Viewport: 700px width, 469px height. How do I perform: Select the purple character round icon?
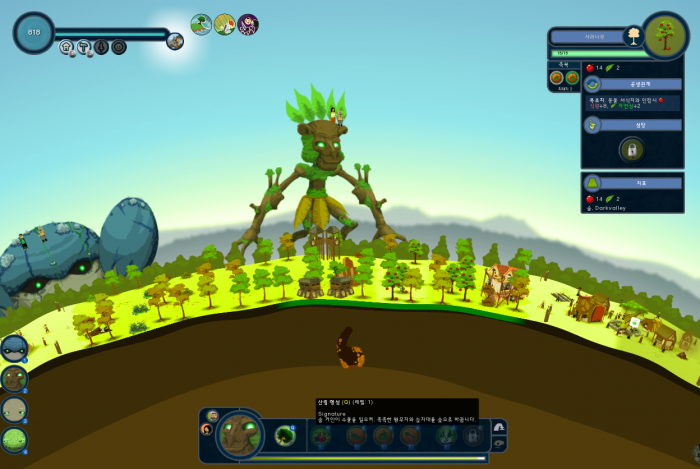tap(248, 24)
